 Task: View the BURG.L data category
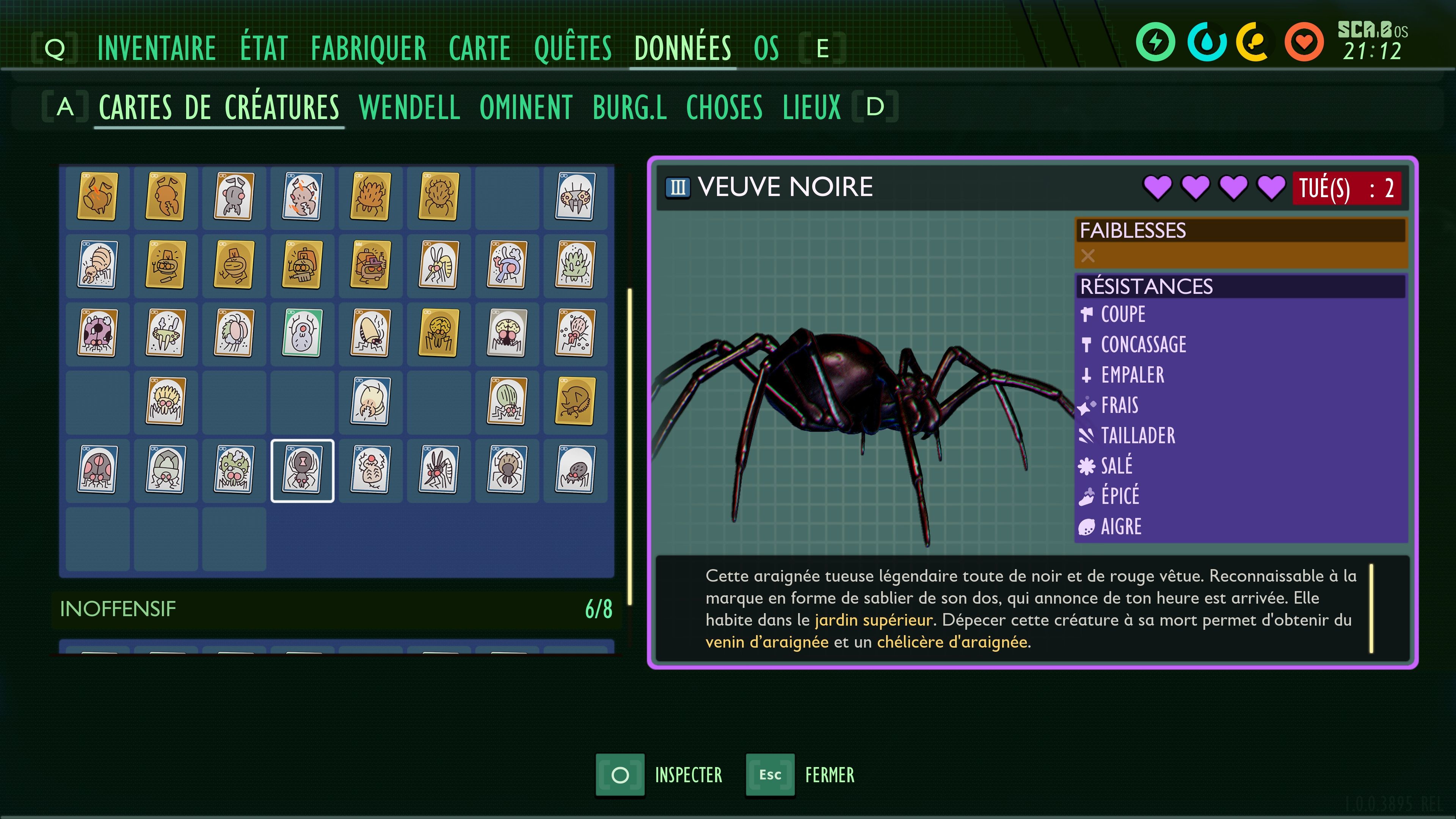(630, 107)
